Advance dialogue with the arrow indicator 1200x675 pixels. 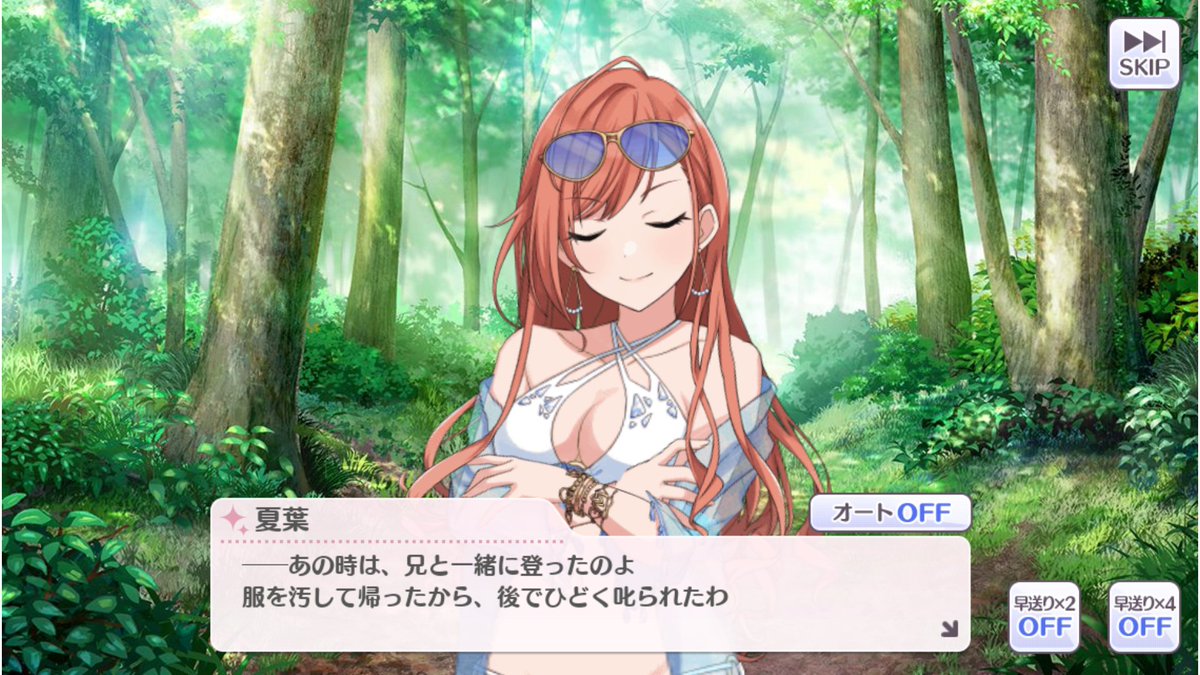tap(948, 628)
